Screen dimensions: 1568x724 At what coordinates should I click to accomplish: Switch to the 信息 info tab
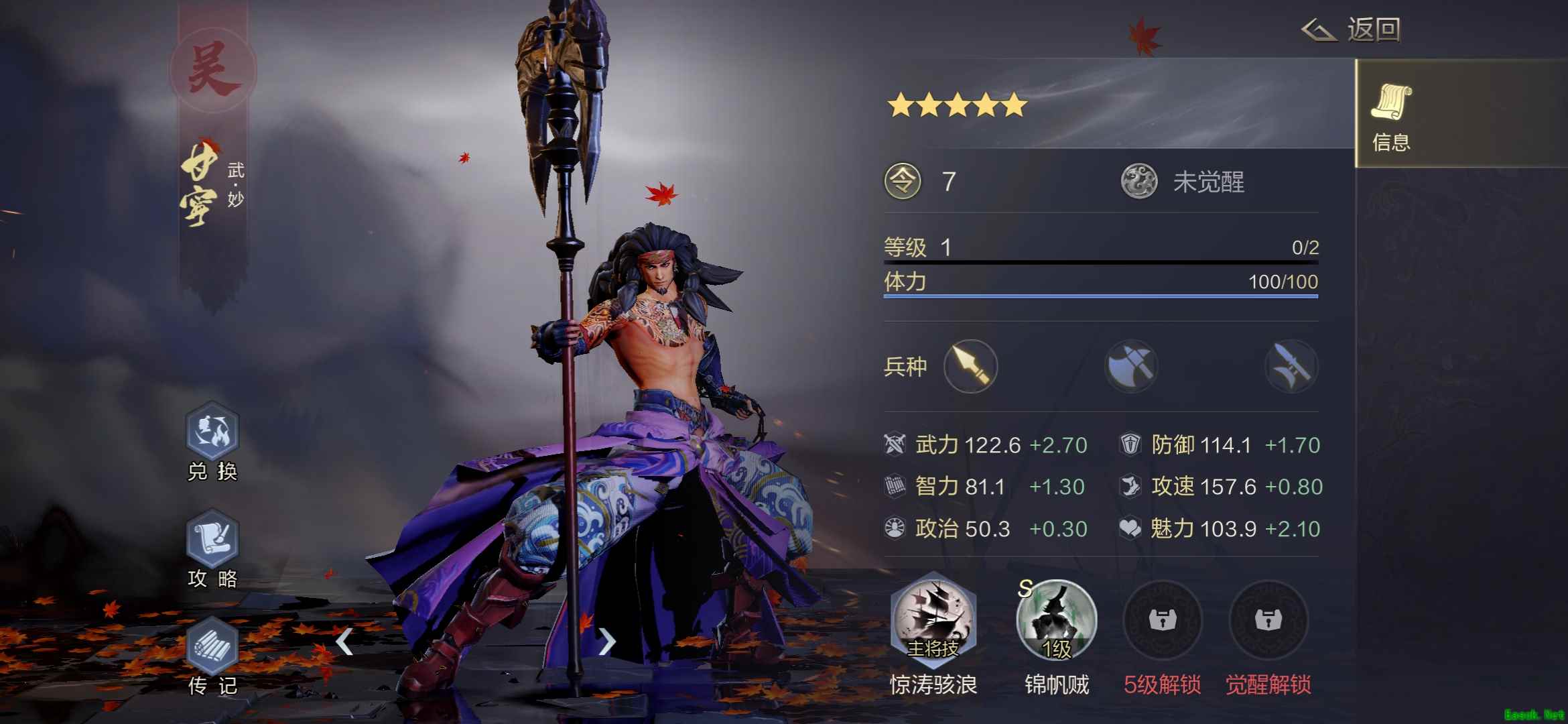pos(1391,115)
